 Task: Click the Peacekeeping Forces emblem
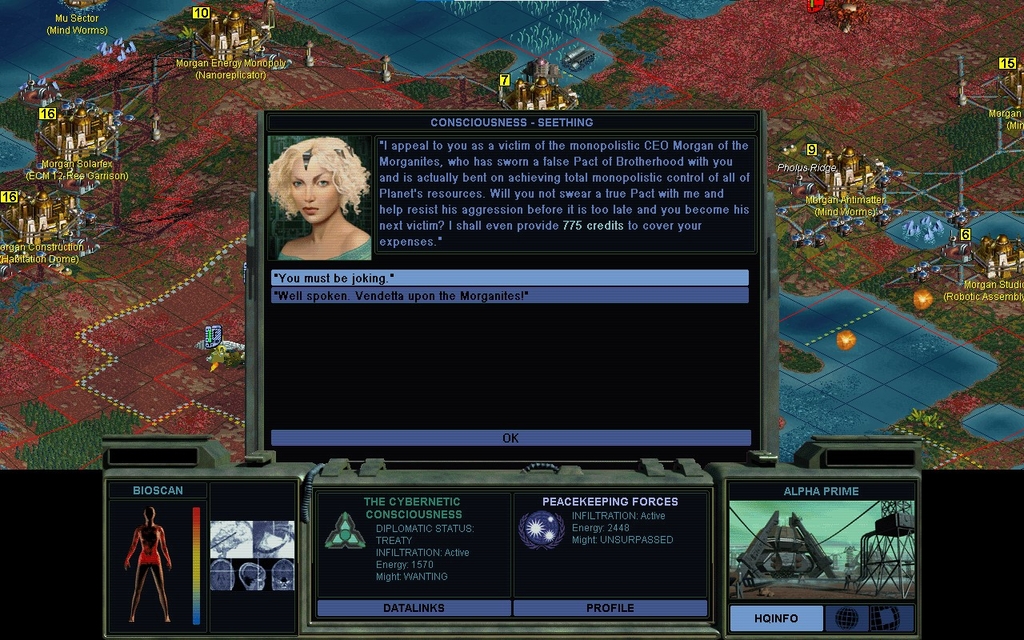(541, 529)
